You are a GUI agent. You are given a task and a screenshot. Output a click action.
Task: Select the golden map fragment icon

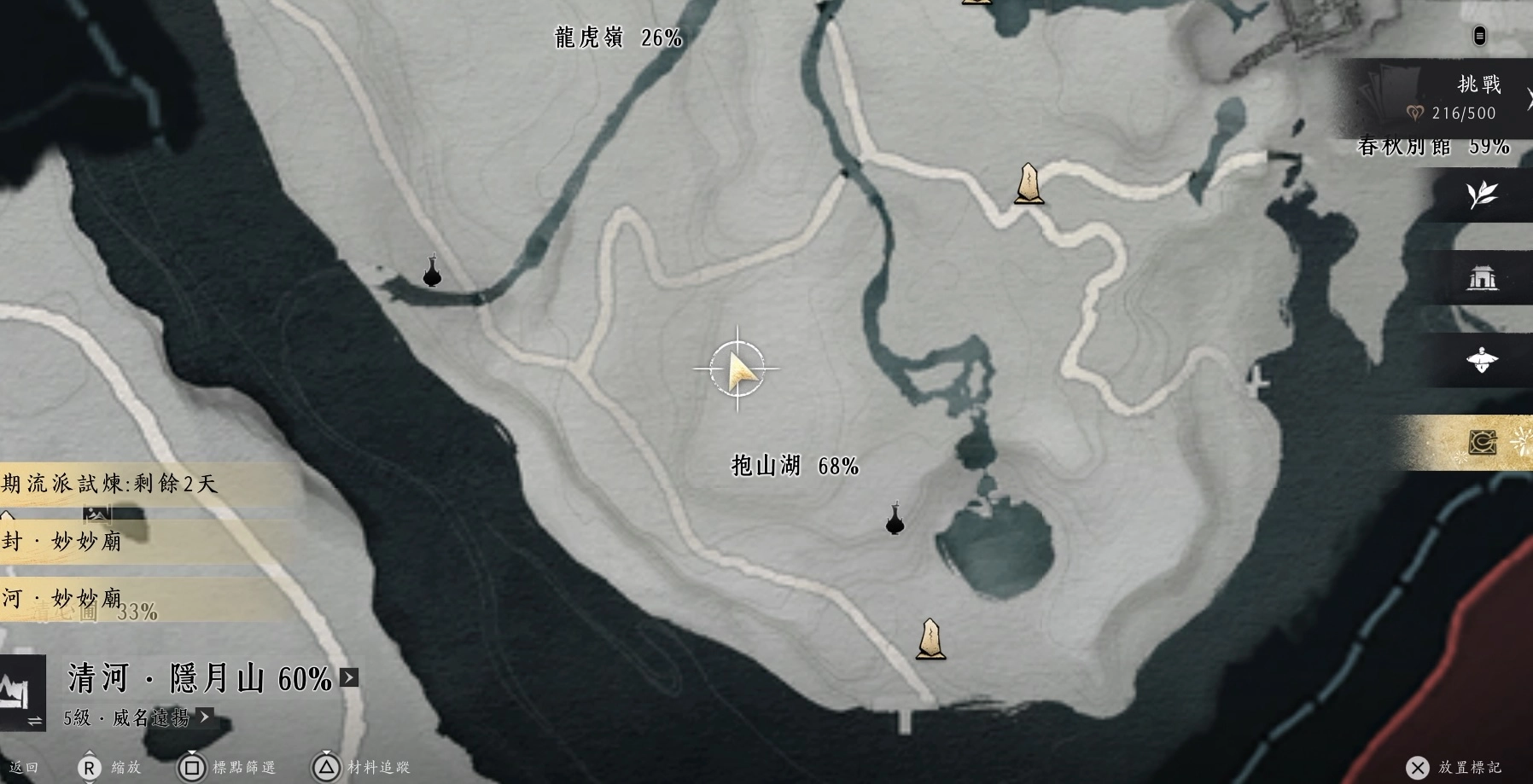(x=1483, y=443)
